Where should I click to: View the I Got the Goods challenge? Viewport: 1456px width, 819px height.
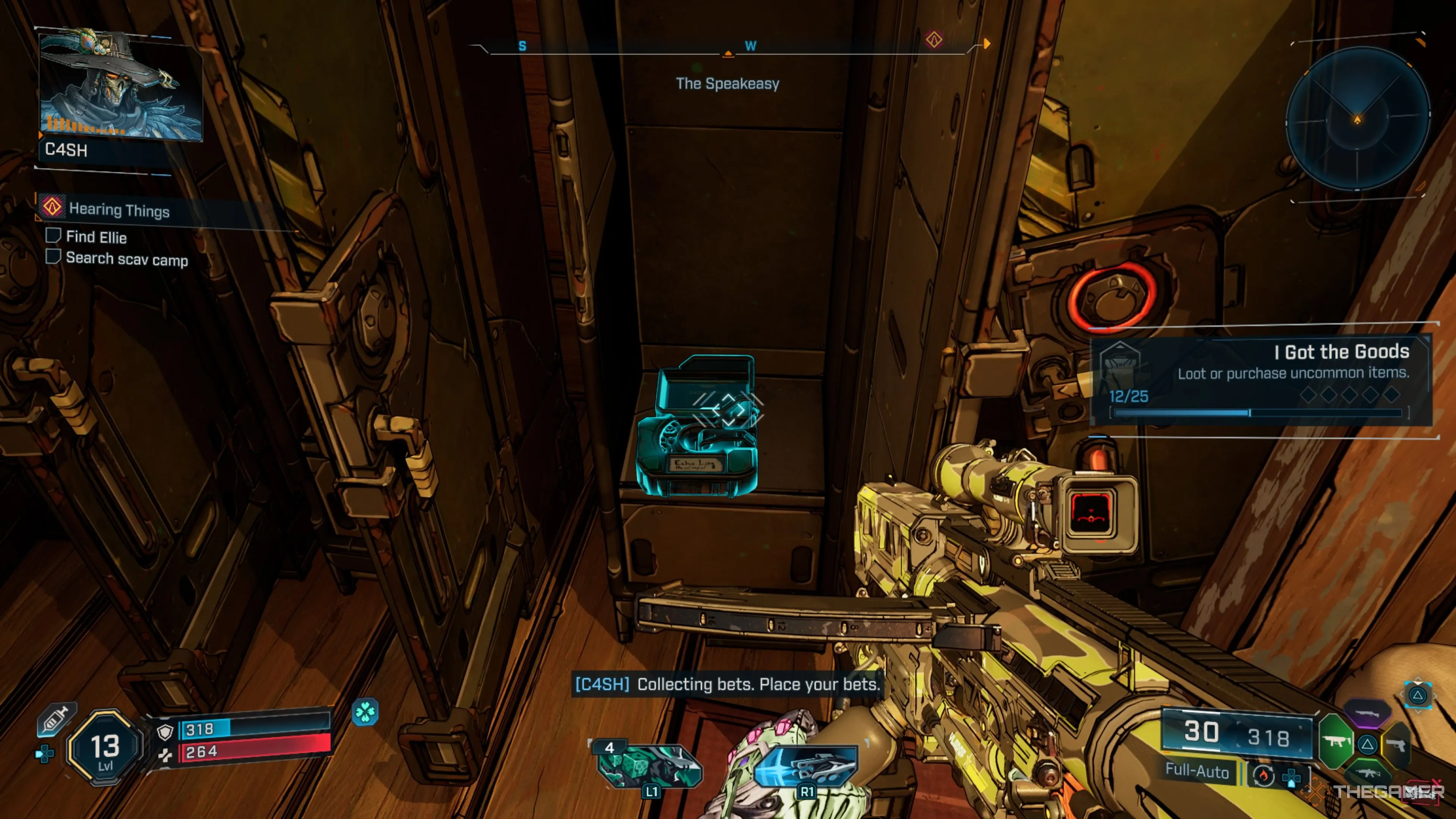(x=1260, y=376)
